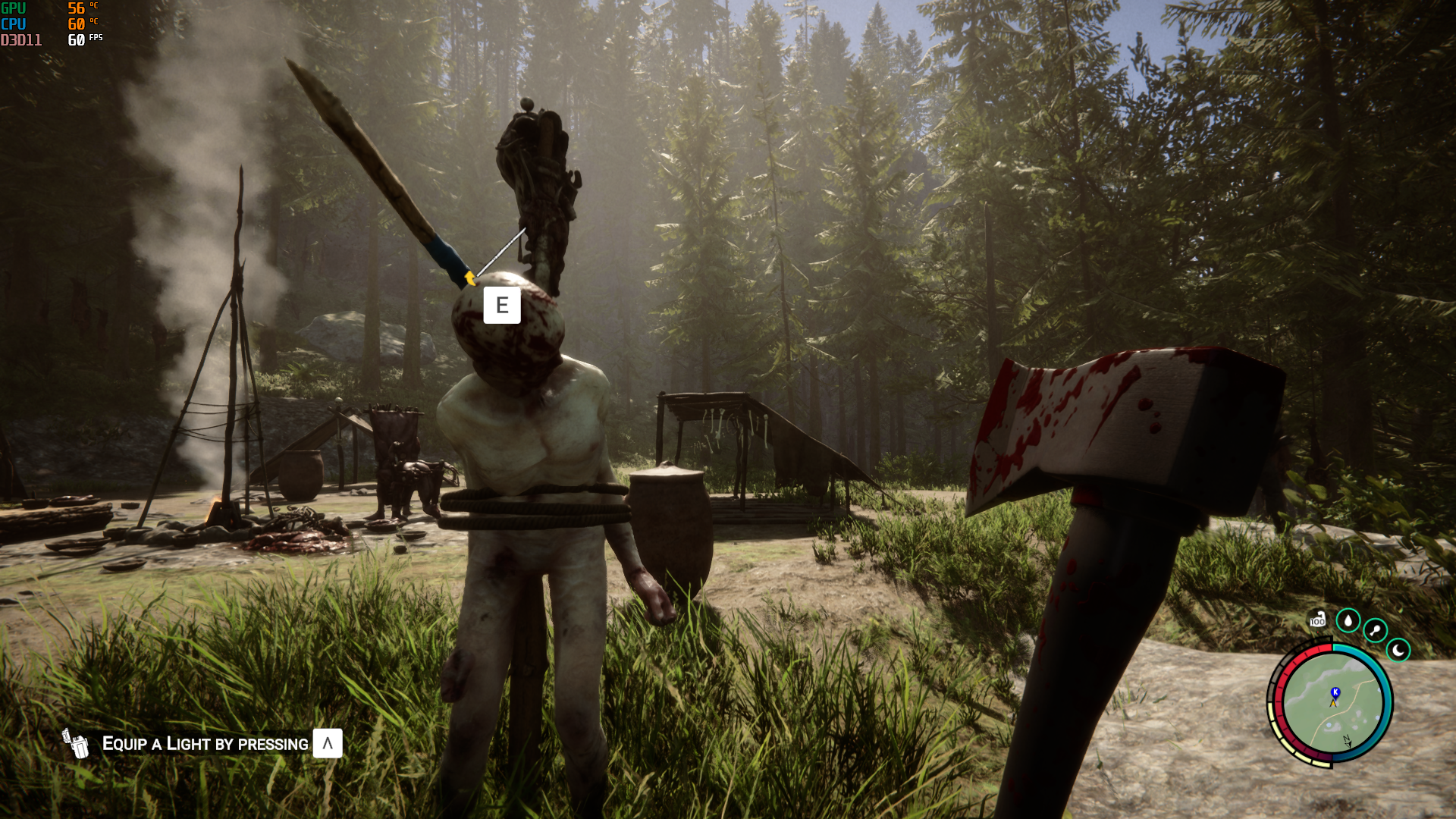Click the N compass indicator on the minimap
The width and height of the screenshot is (1456, 819).
pyautogui.click(x=1348, y=741)
